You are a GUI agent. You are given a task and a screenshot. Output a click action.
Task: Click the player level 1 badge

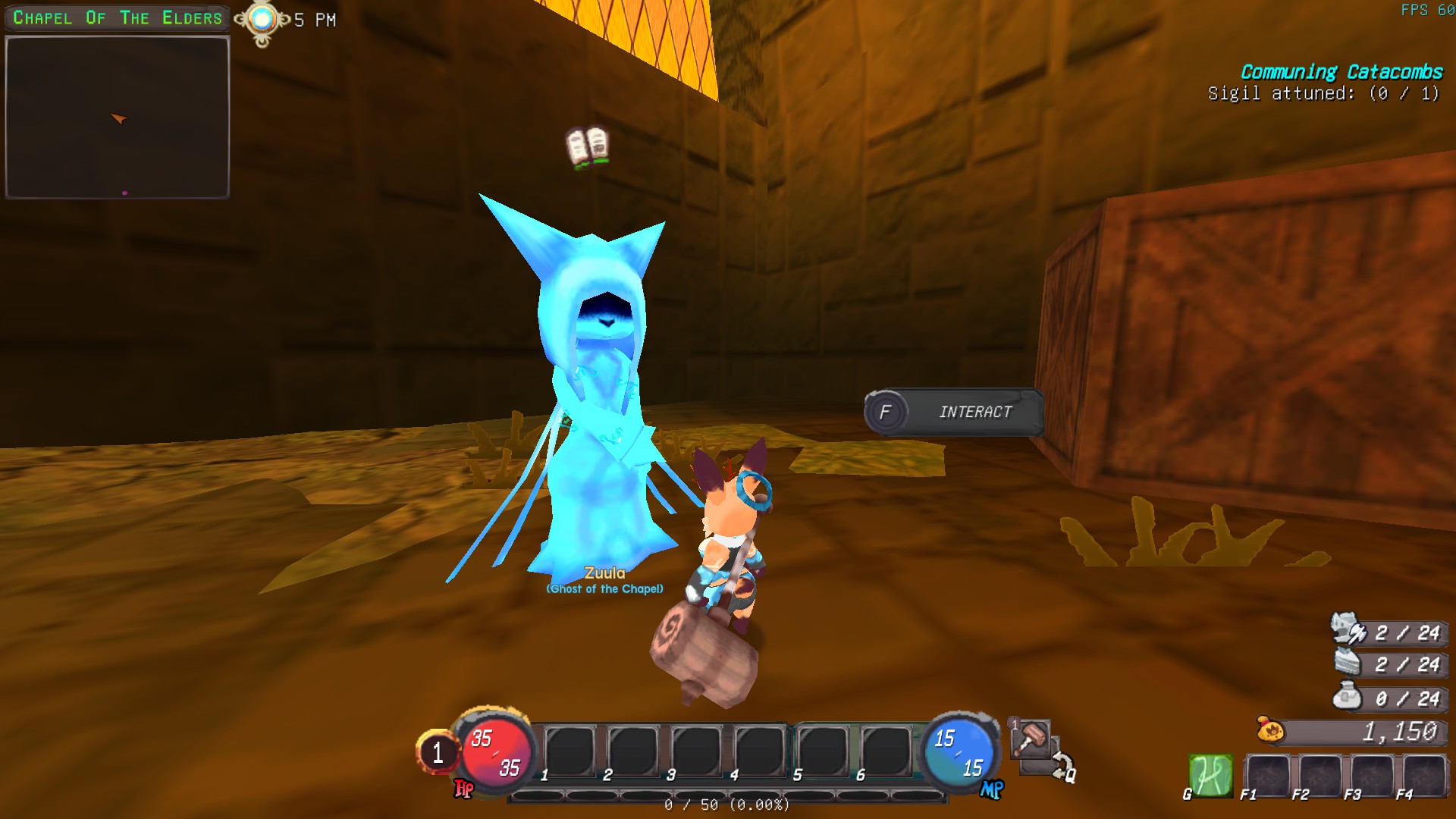pyautogui.click(x=438, y=752)
